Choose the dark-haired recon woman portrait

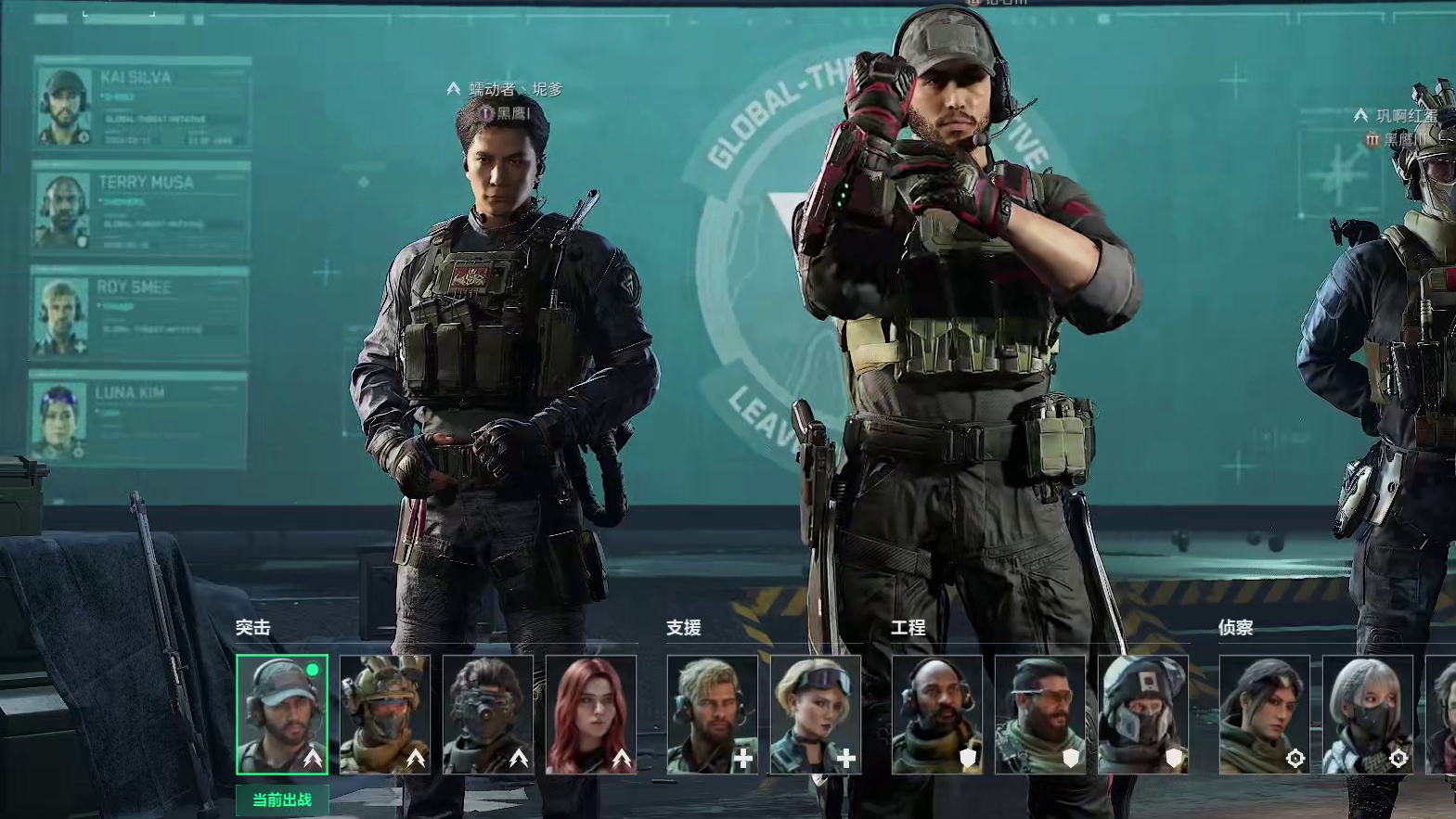pos(1265,714)
